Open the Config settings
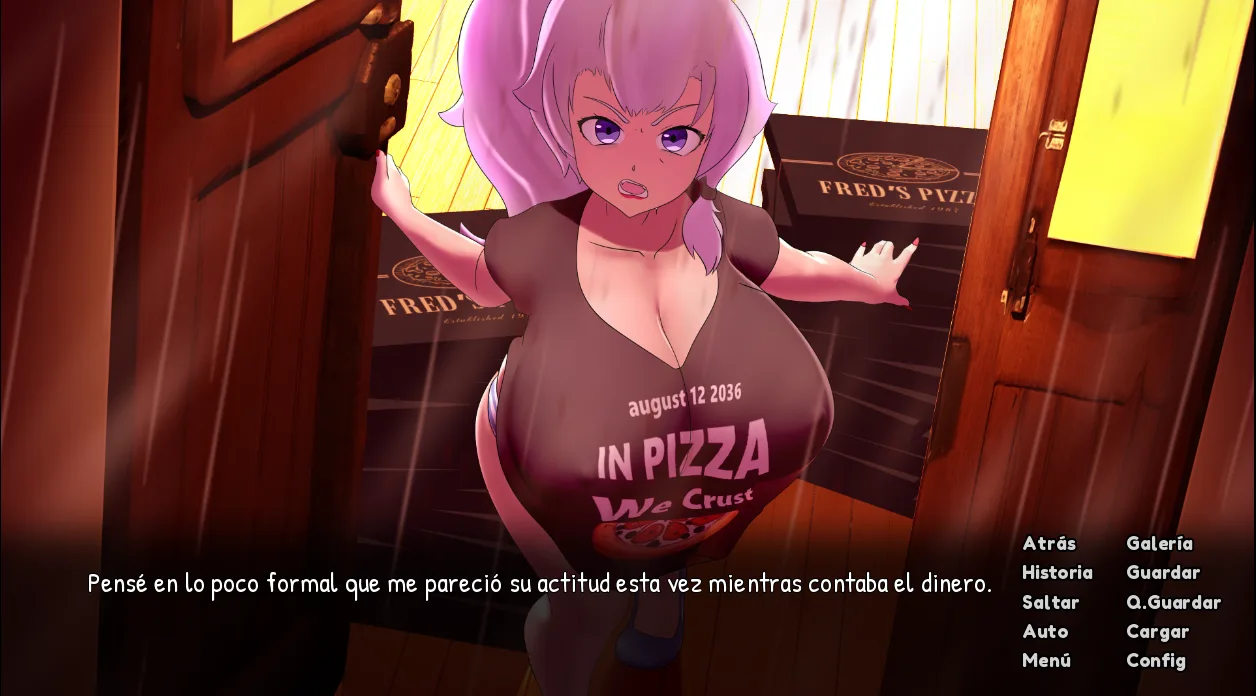This screenshot has width=1256, height=696. pos(1155,660)
